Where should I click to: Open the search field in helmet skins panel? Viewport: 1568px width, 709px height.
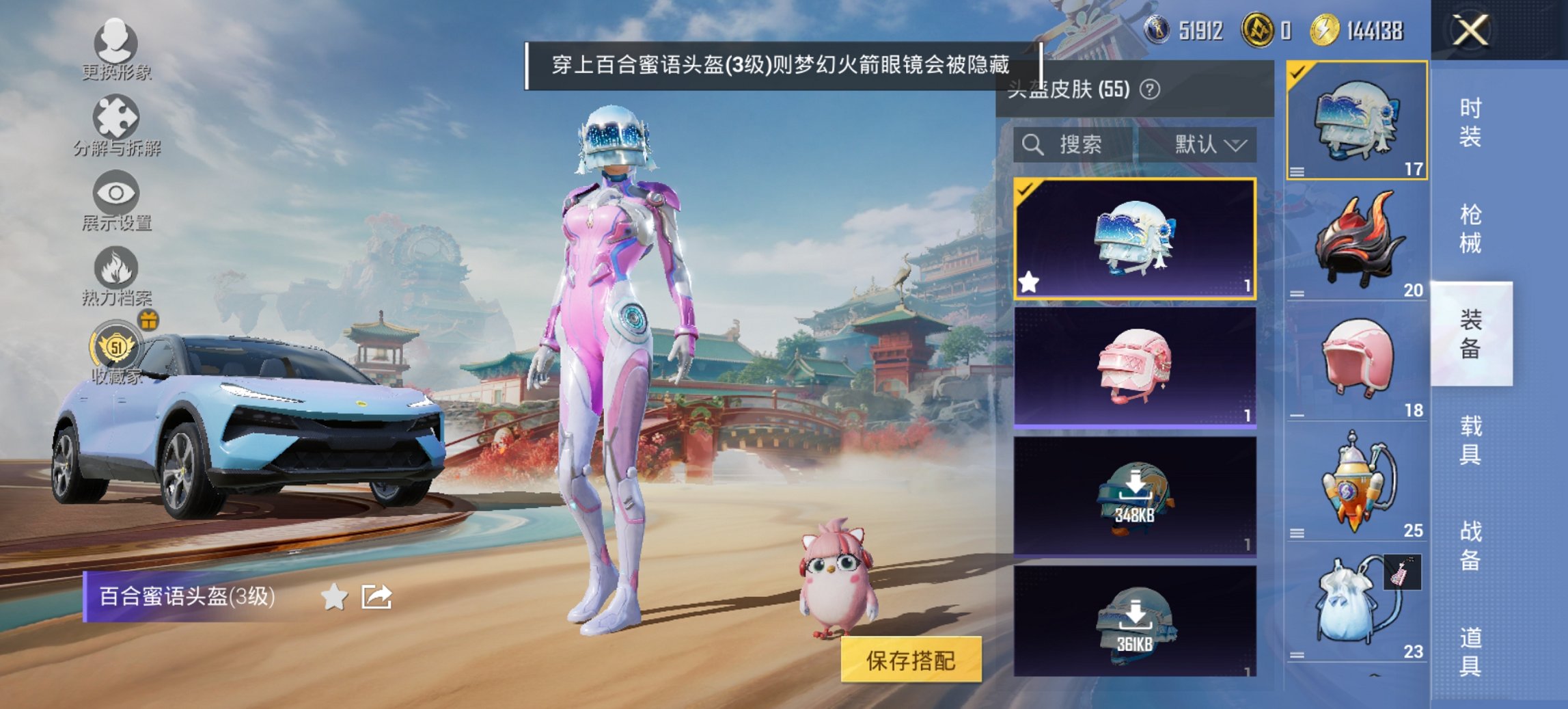point(1073,146)
